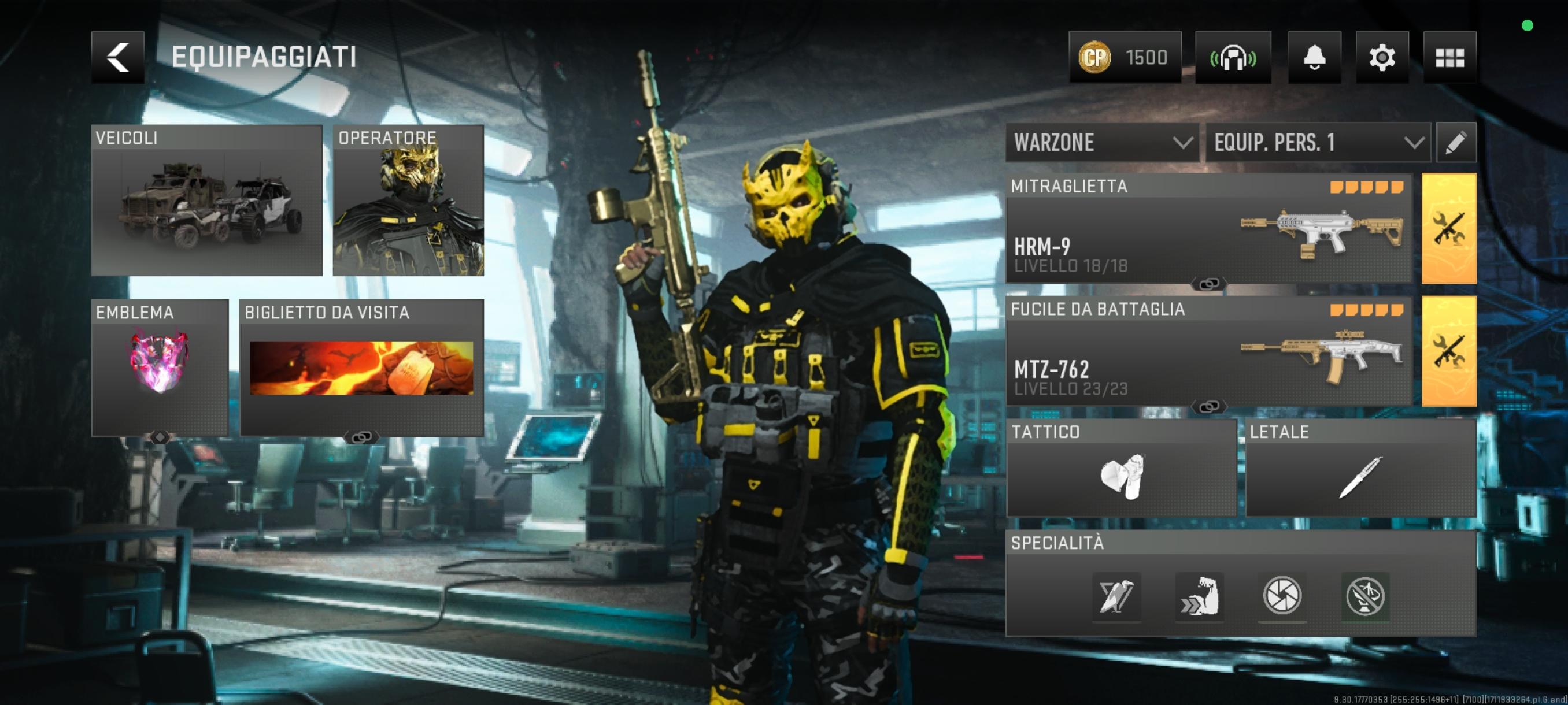This screenshot has width=1568, height=705.
Task: Open the headset voice chat settings
Action: pos(1233,57)
